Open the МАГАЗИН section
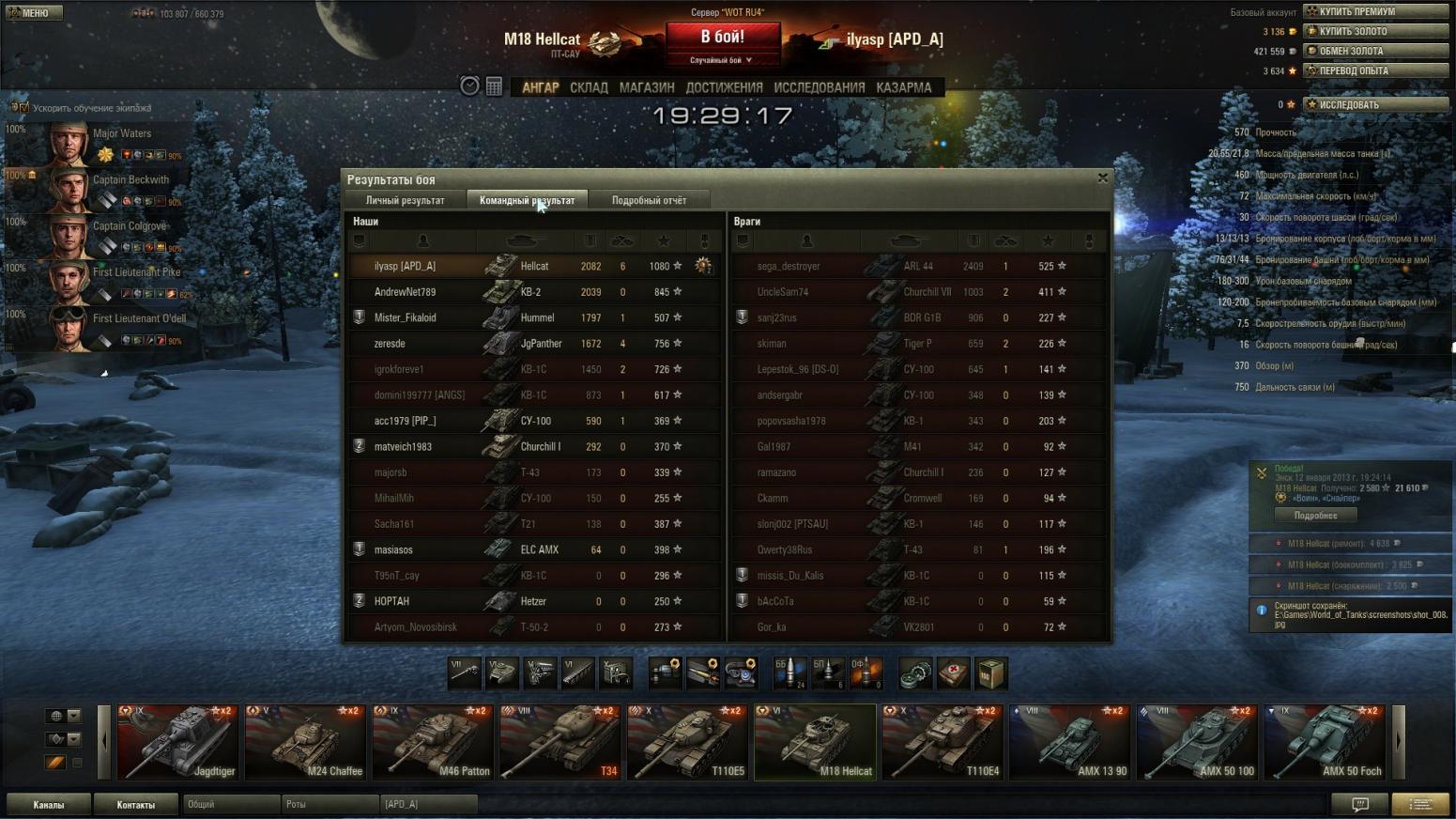The width and height of the screenshot is (1456, 819). click(x=647, y=87)
